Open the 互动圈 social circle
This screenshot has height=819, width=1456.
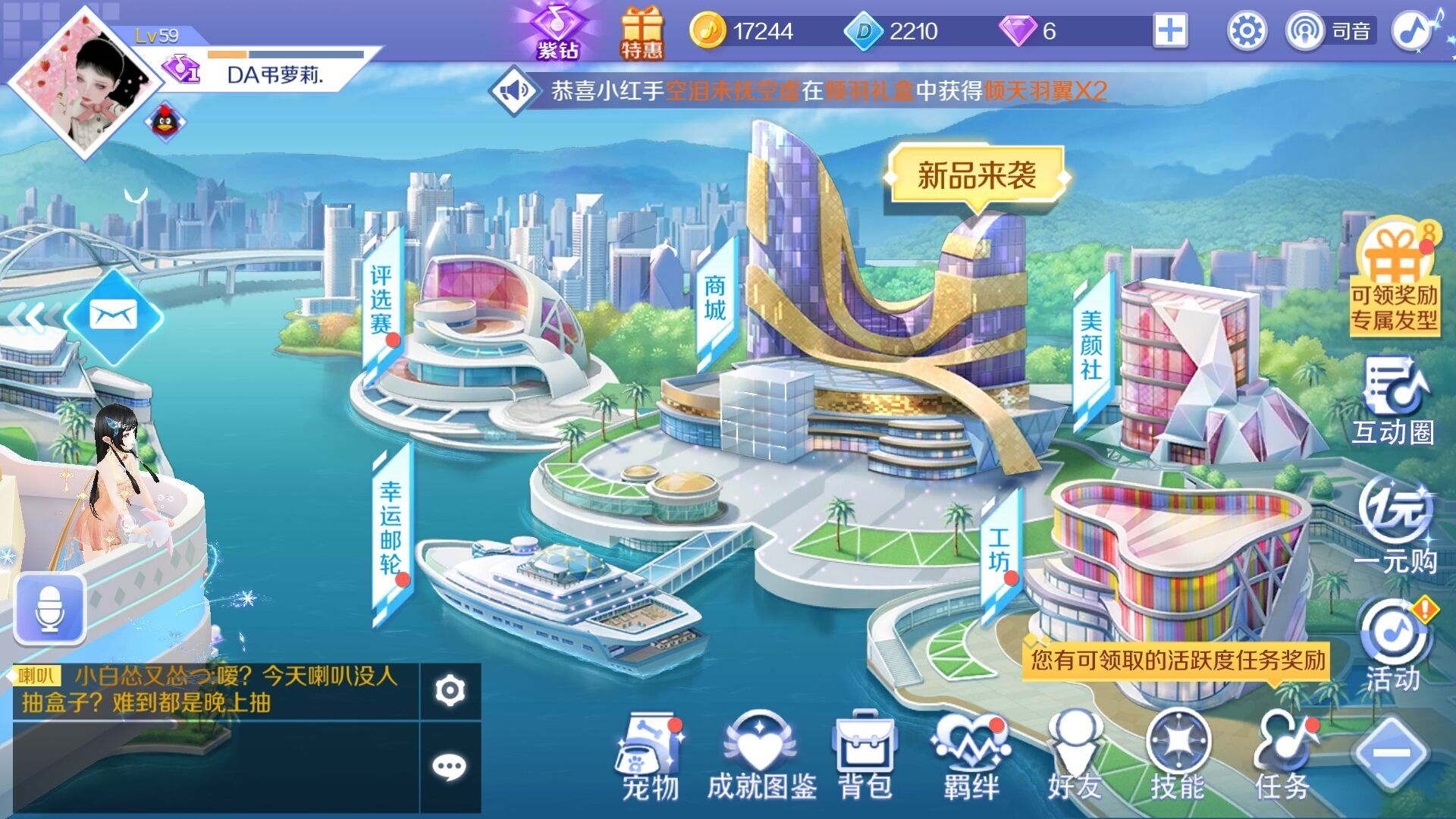point(1394,402)
